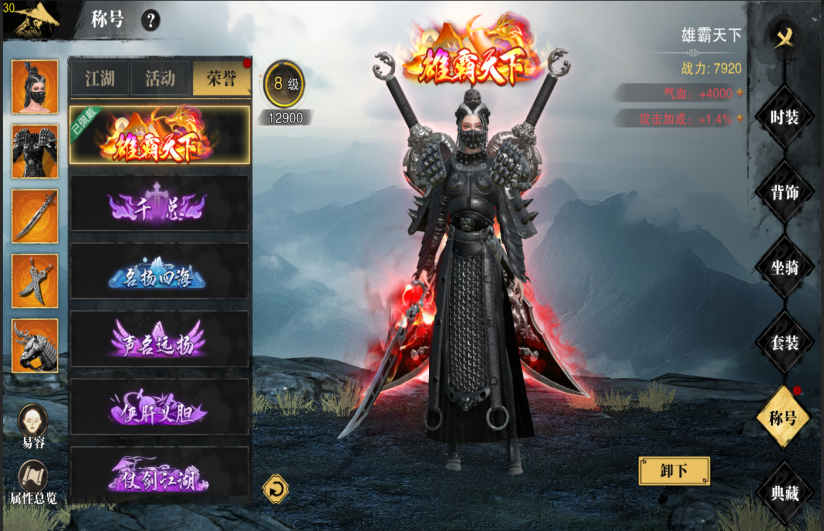Pick the 名扬四海 title entry
The height and width of the screenshot is (531, 824).
[x=160, y=272]
